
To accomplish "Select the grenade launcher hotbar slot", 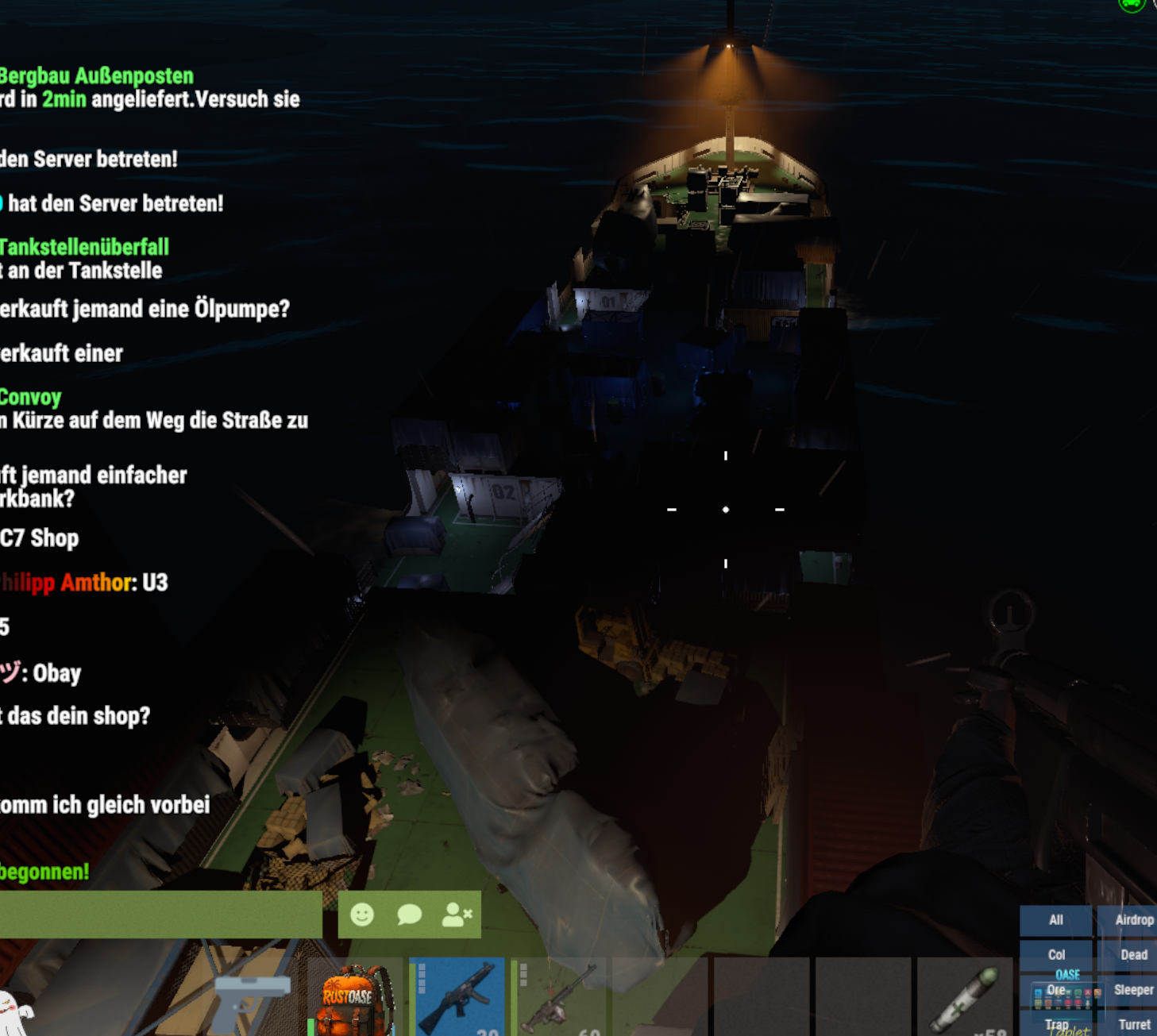I will click(559, 998).
